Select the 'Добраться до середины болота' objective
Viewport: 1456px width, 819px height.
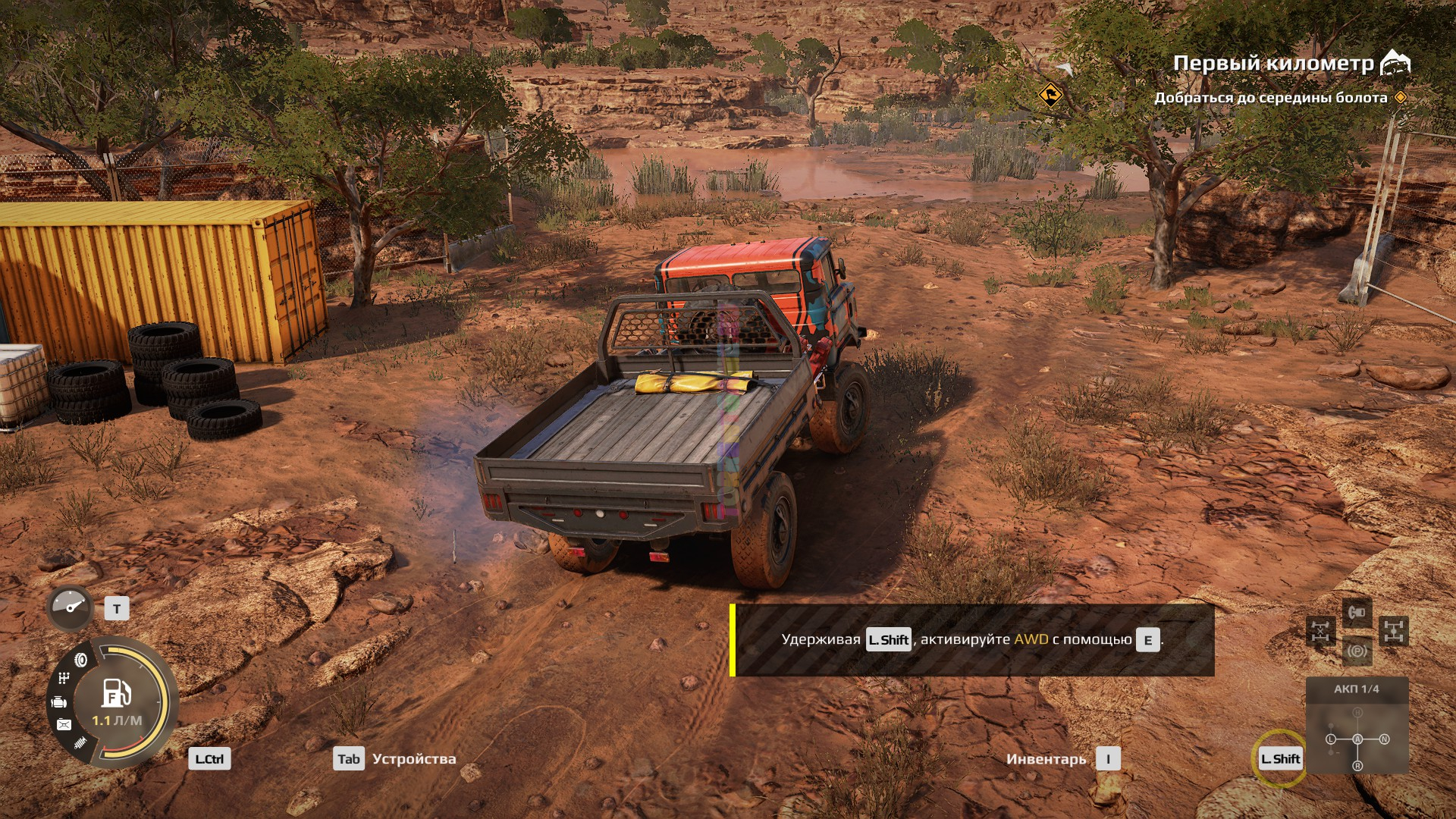tap(1271, 98)
